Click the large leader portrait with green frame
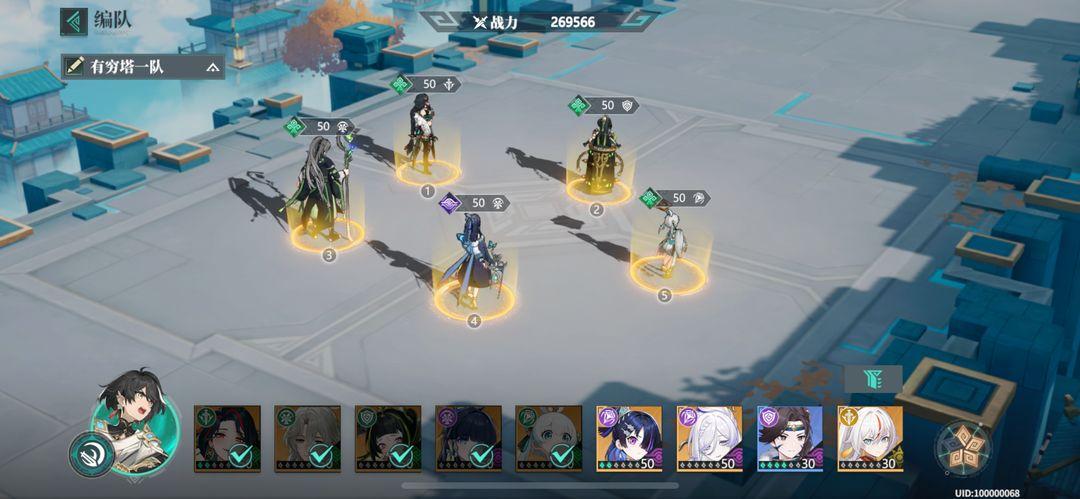This screenshot has height=499, width=1080. tap(136, 418)
